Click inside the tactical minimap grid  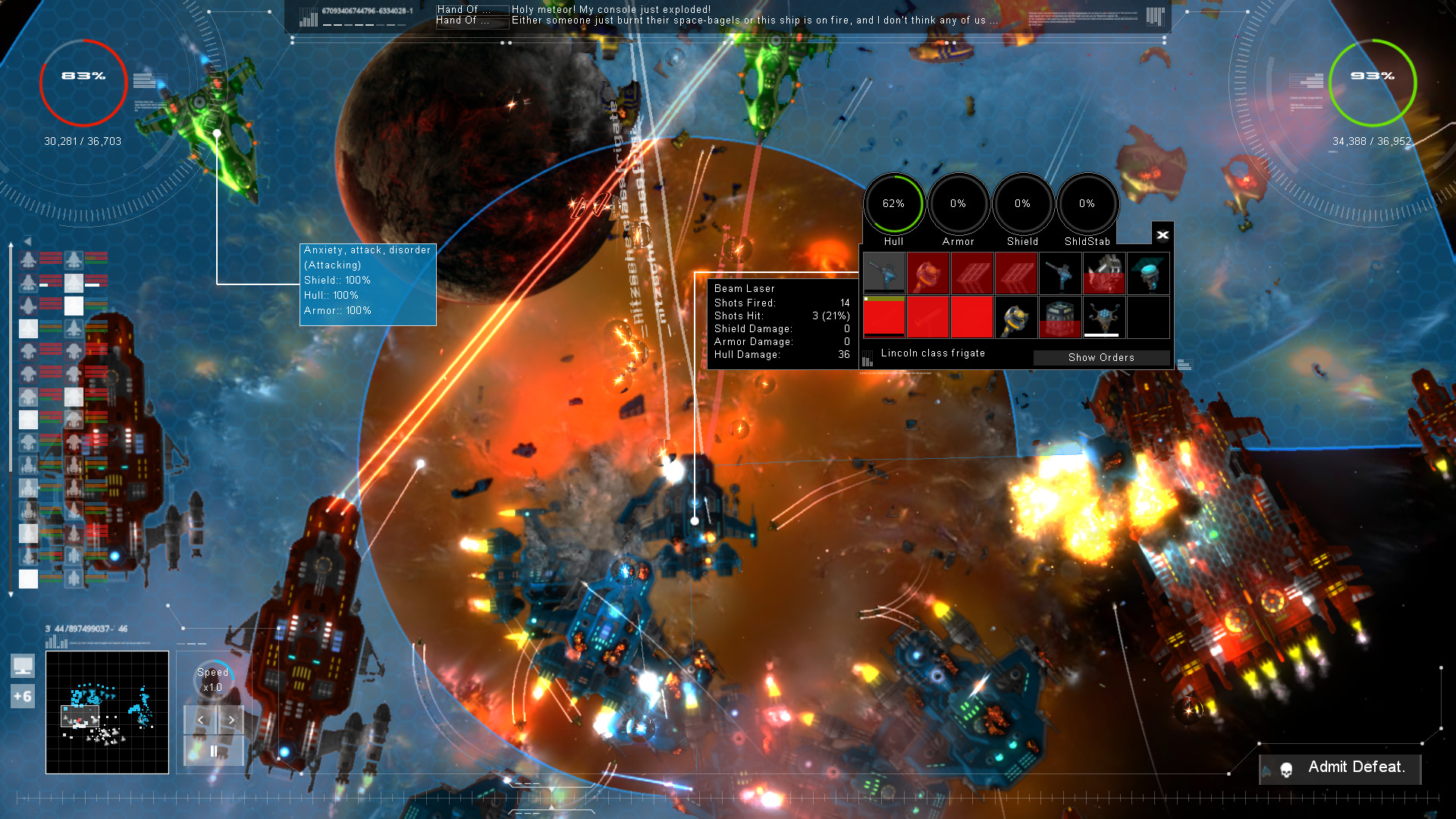pyautogui.click(x=106, y=713)
